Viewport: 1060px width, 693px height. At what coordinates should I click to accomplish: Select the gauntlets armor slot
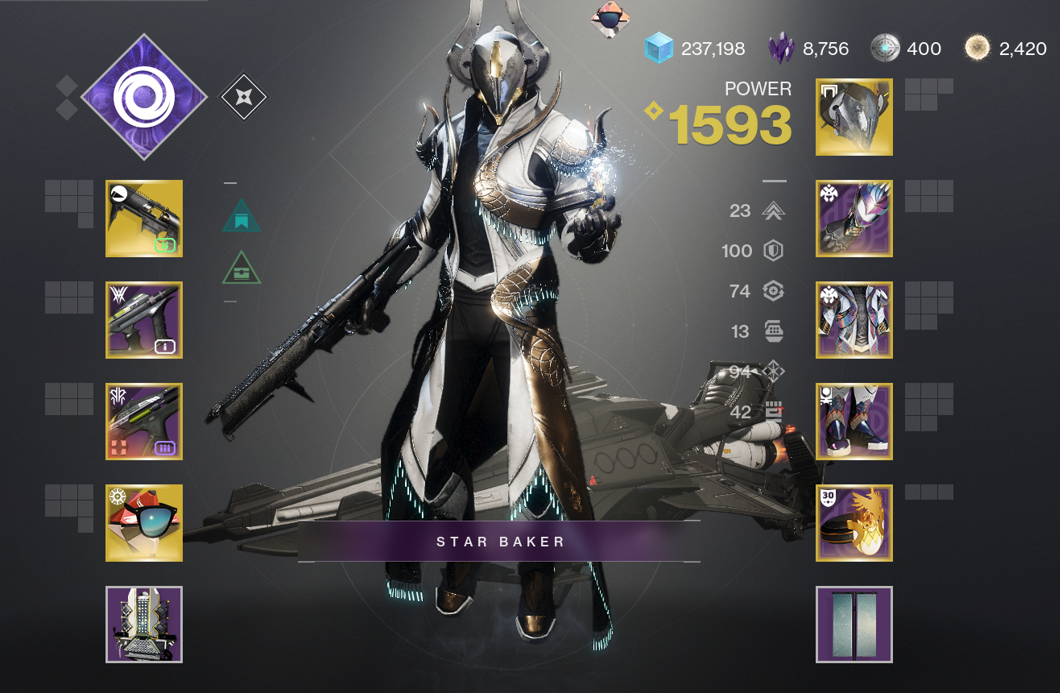pos(854,218)
